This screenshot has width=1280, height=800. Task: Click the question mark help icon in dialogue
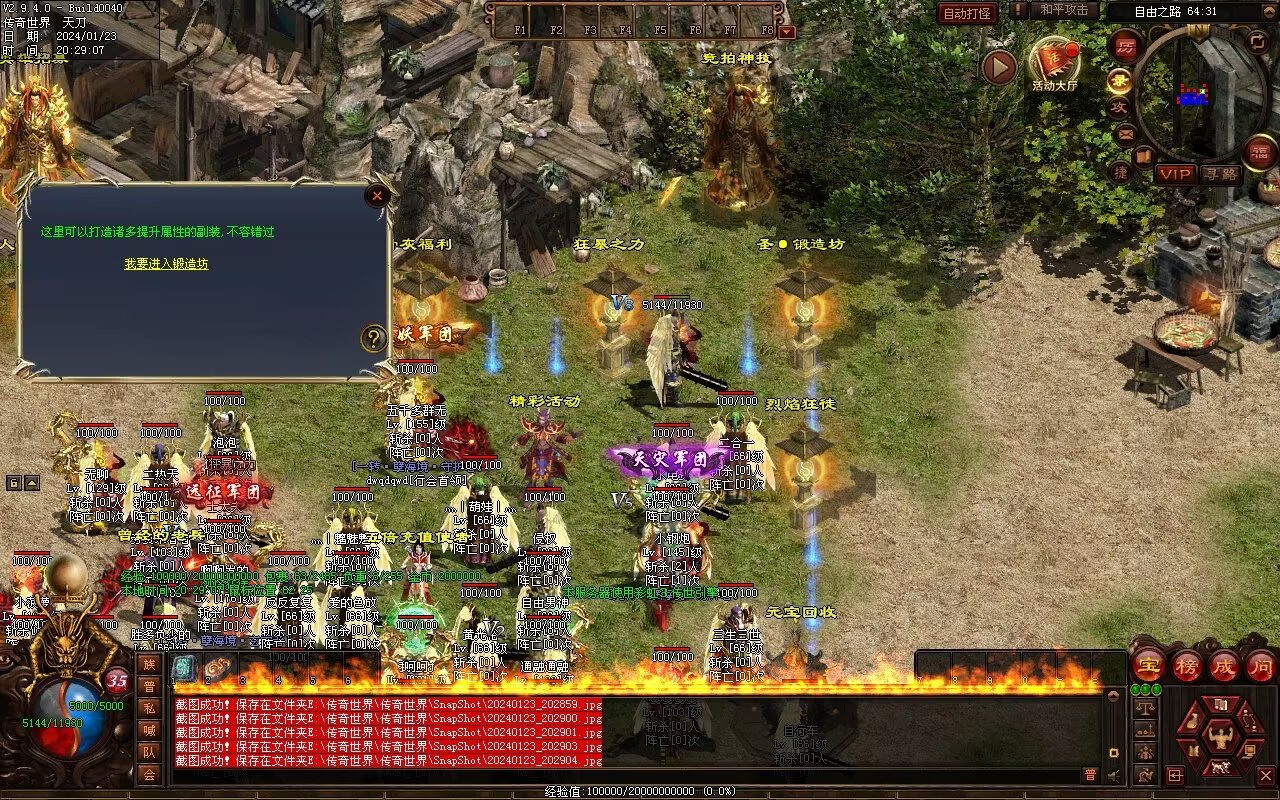coord(373,338)
